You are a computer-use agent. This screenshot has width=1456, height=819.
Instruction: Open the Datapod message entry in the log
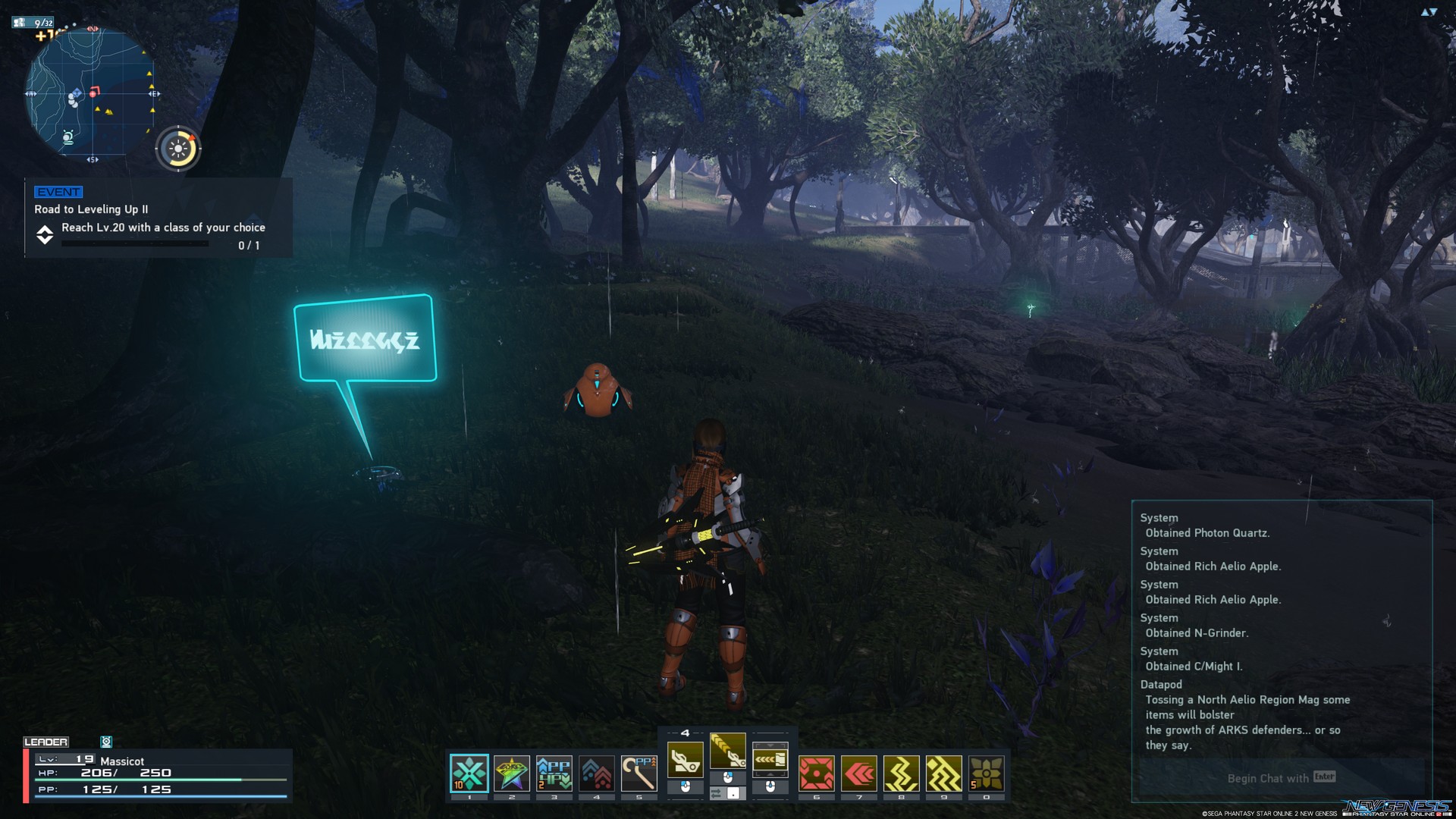1162,684
